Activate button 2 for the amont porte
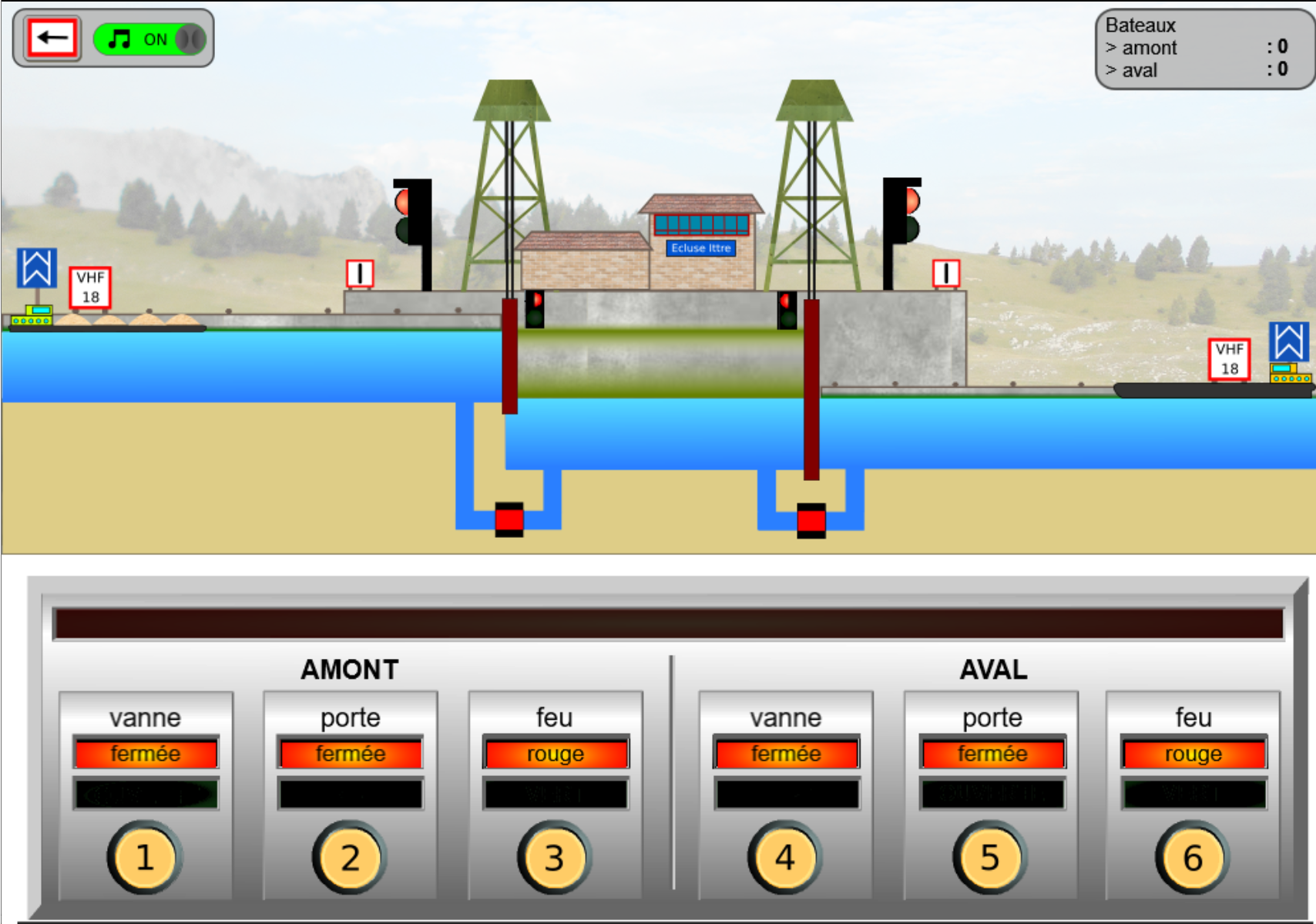This screenshot has width=1316, height=924. click(x=350, y=857)
